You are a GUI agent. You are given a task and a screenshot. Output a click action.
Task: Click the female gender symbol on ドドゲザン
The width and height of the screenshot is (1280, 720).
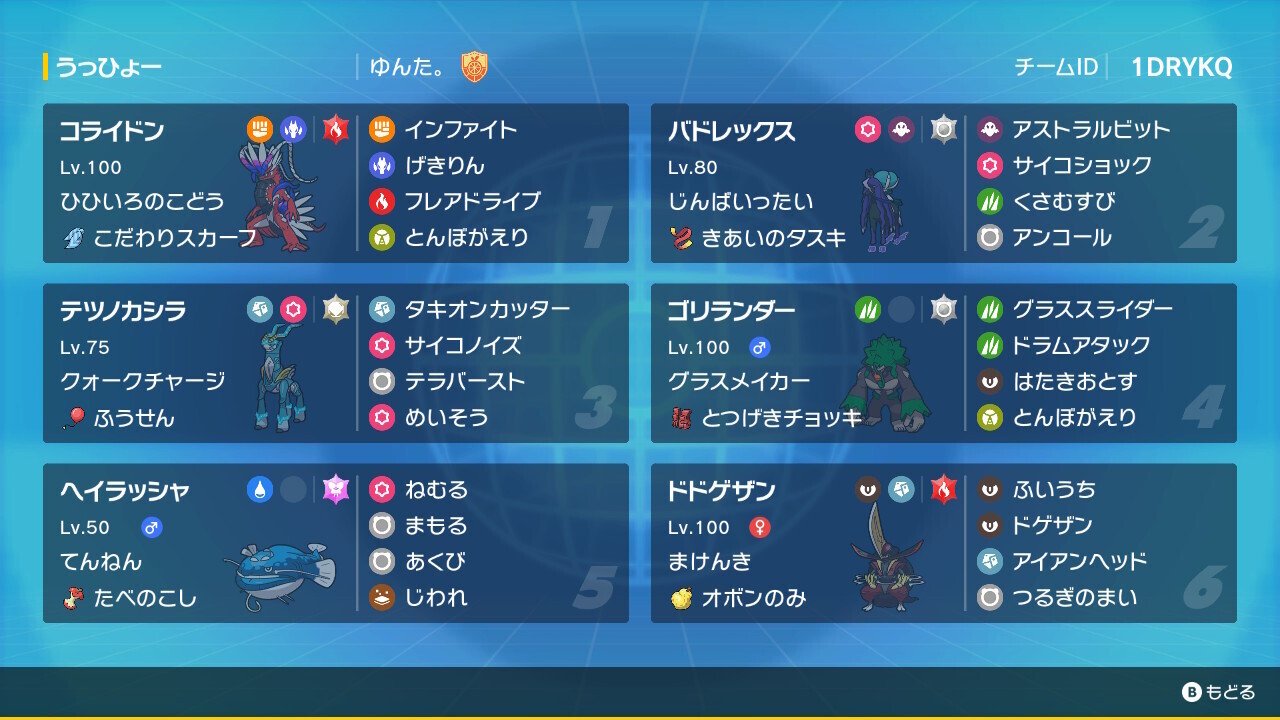point(761,525)
